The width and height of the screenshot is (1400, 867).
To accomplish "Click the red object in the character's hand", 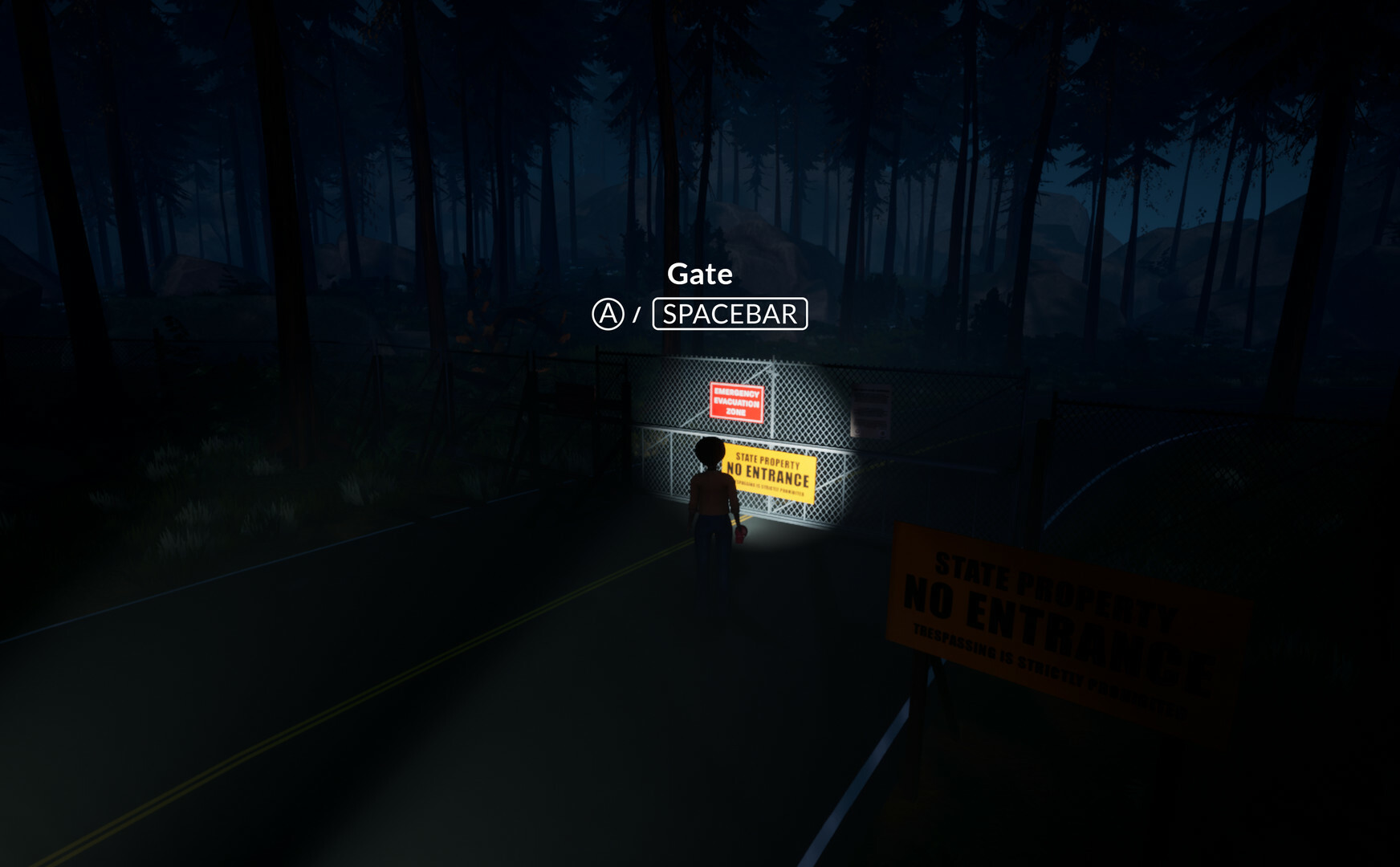I will click(x=740, y=535).
